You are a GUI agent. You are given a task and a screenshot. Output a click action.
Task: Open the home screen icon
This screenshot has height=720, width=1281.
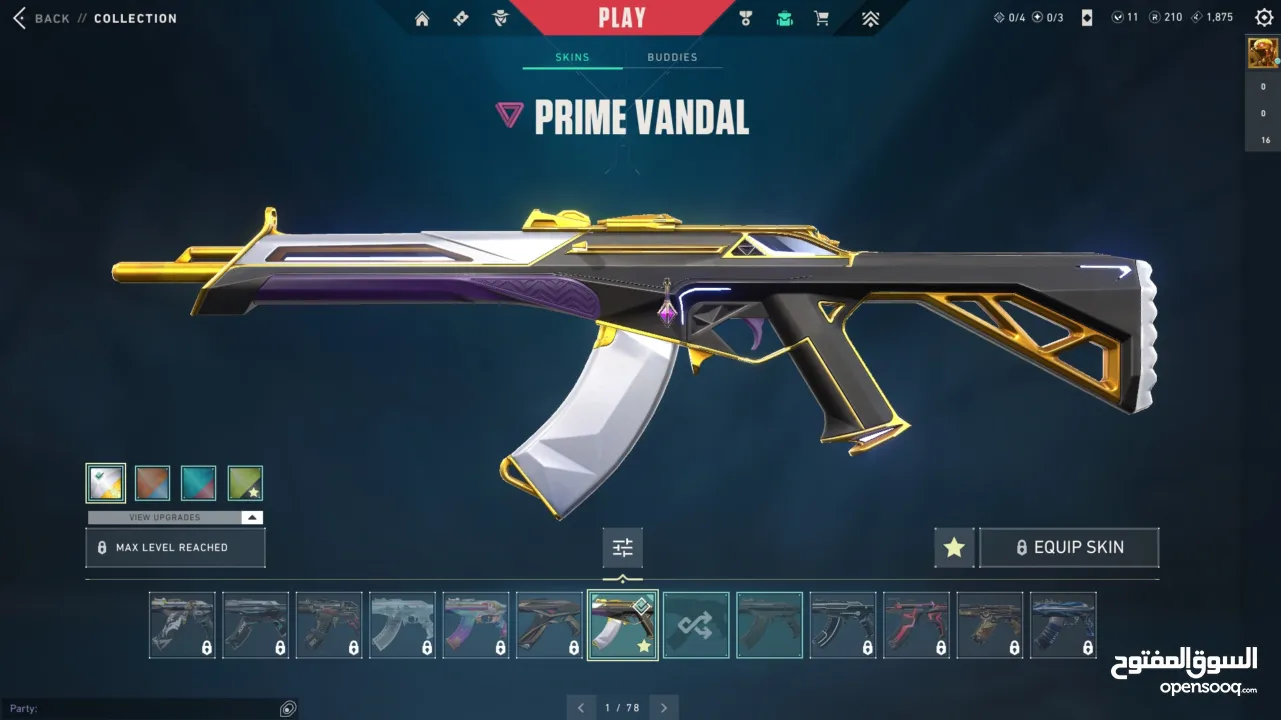422,18
